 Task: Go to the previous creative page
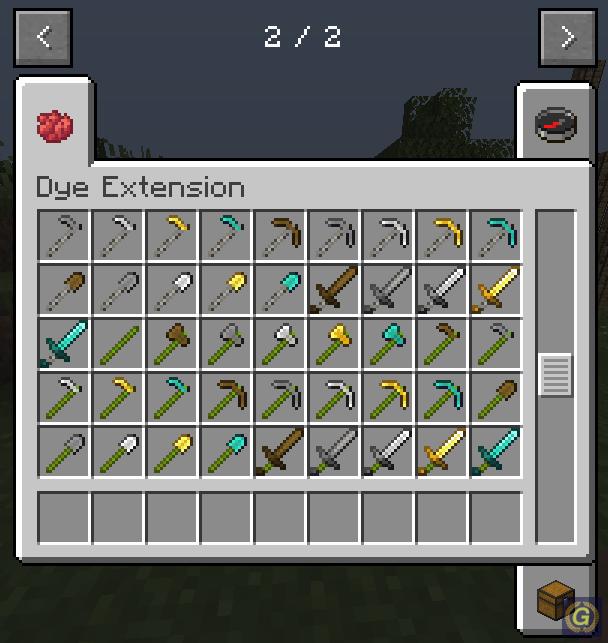tap(43, 38)
